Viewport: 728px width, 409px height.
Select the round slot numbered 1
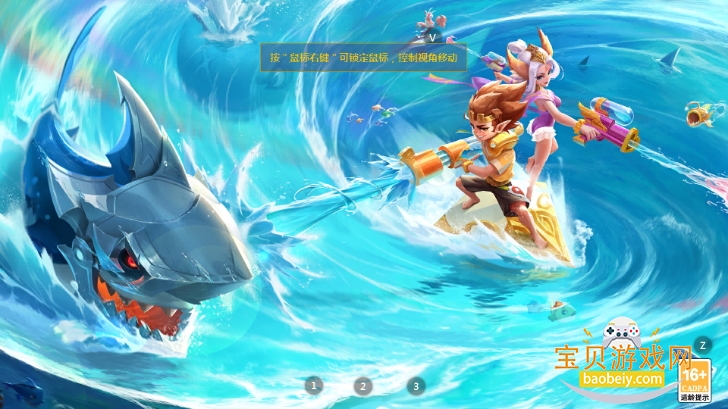click(x=314, y=385)
